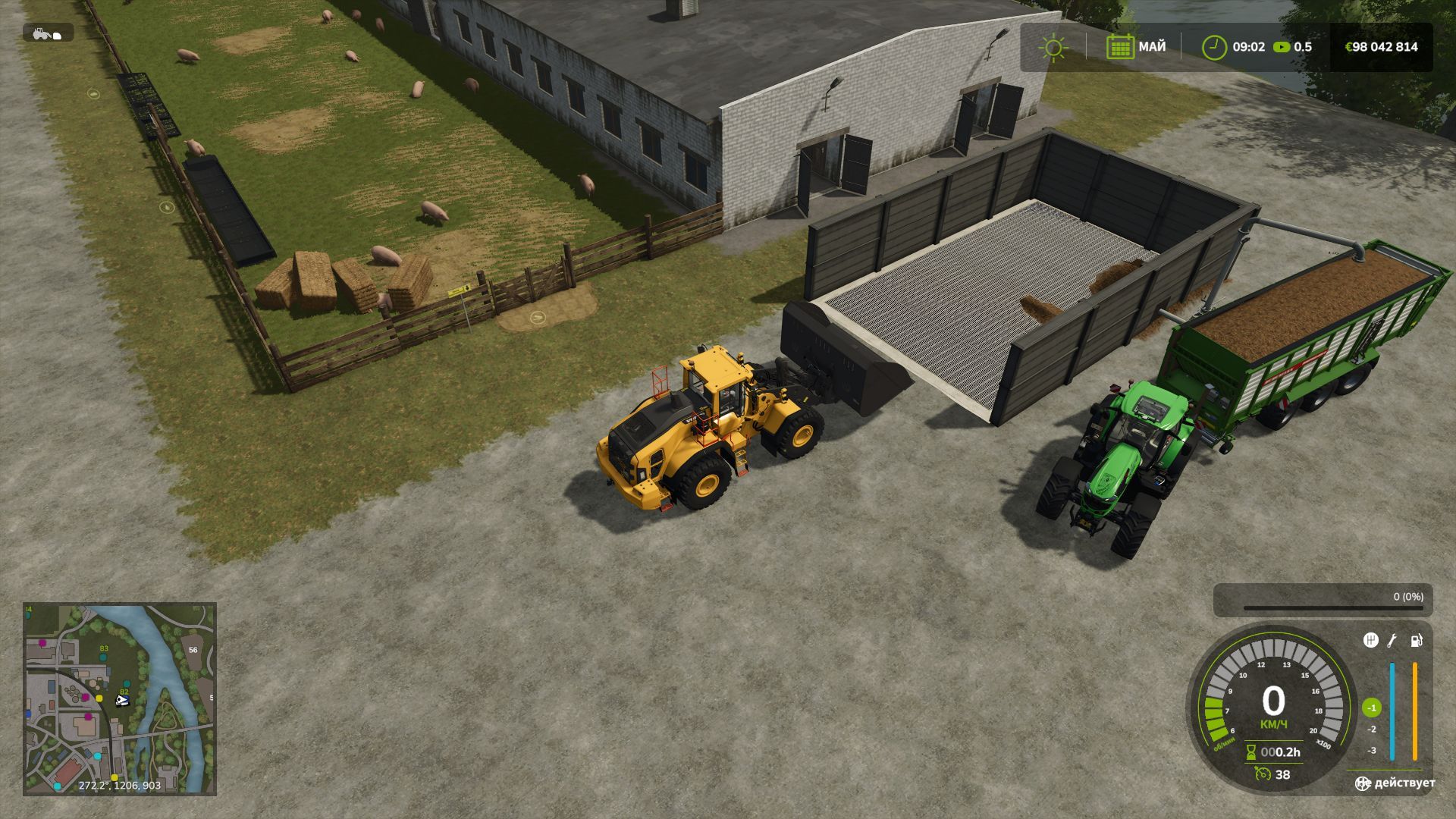Click the time scale speed indicator
Viewport: 1456px width, 819px height.
[x=1292, y=47]
